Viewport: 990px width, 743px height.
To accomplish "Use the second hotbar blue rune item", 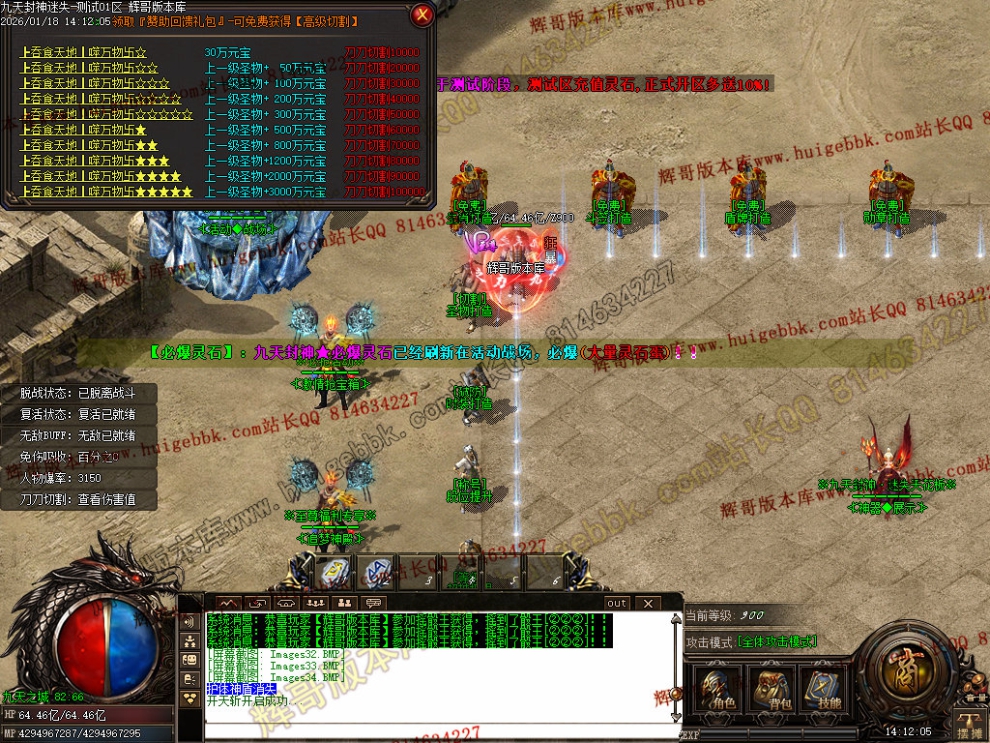I will click(x=375, y=572).
